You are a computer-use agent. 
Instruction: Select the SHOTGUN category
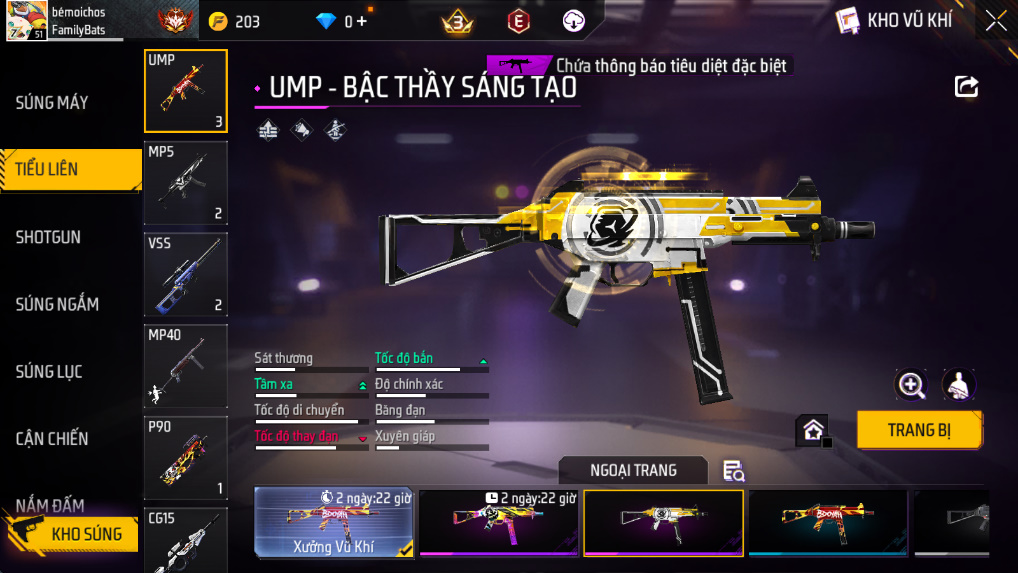pos(48,237)
